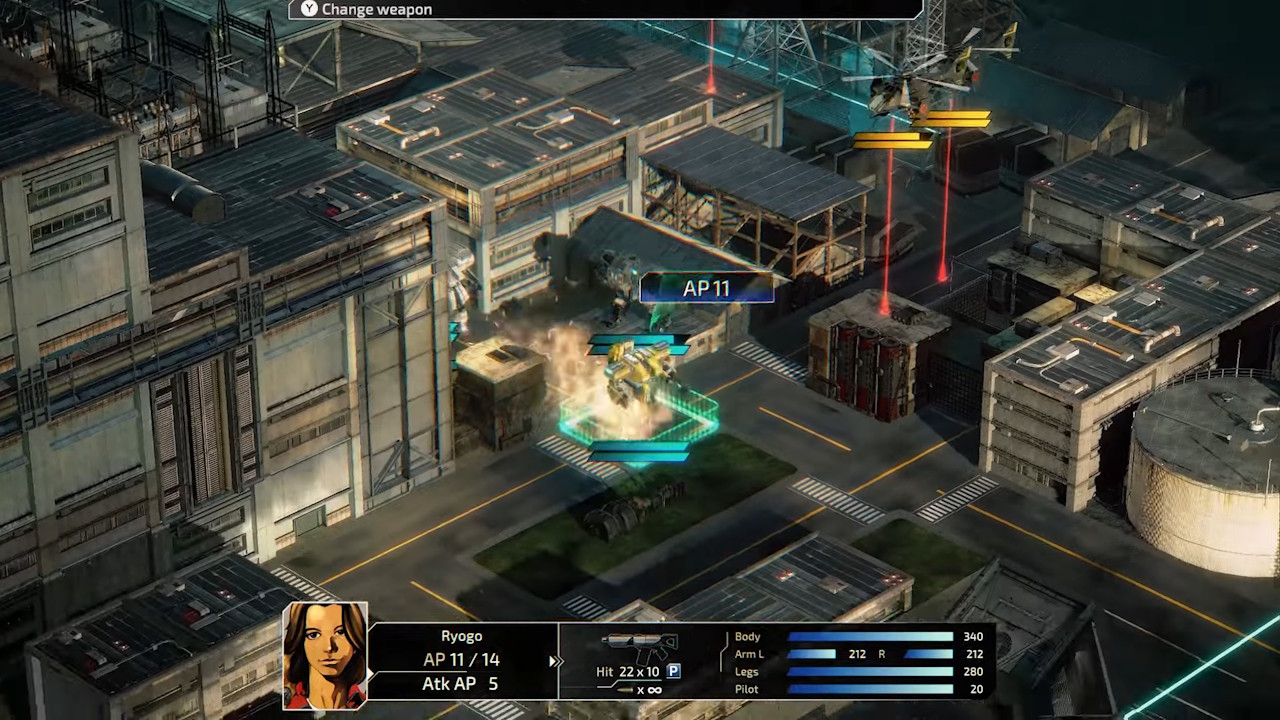Click Ryogo's pilot portrait
The width and height of the screenshot is (1280, 720).
[324, 655]
